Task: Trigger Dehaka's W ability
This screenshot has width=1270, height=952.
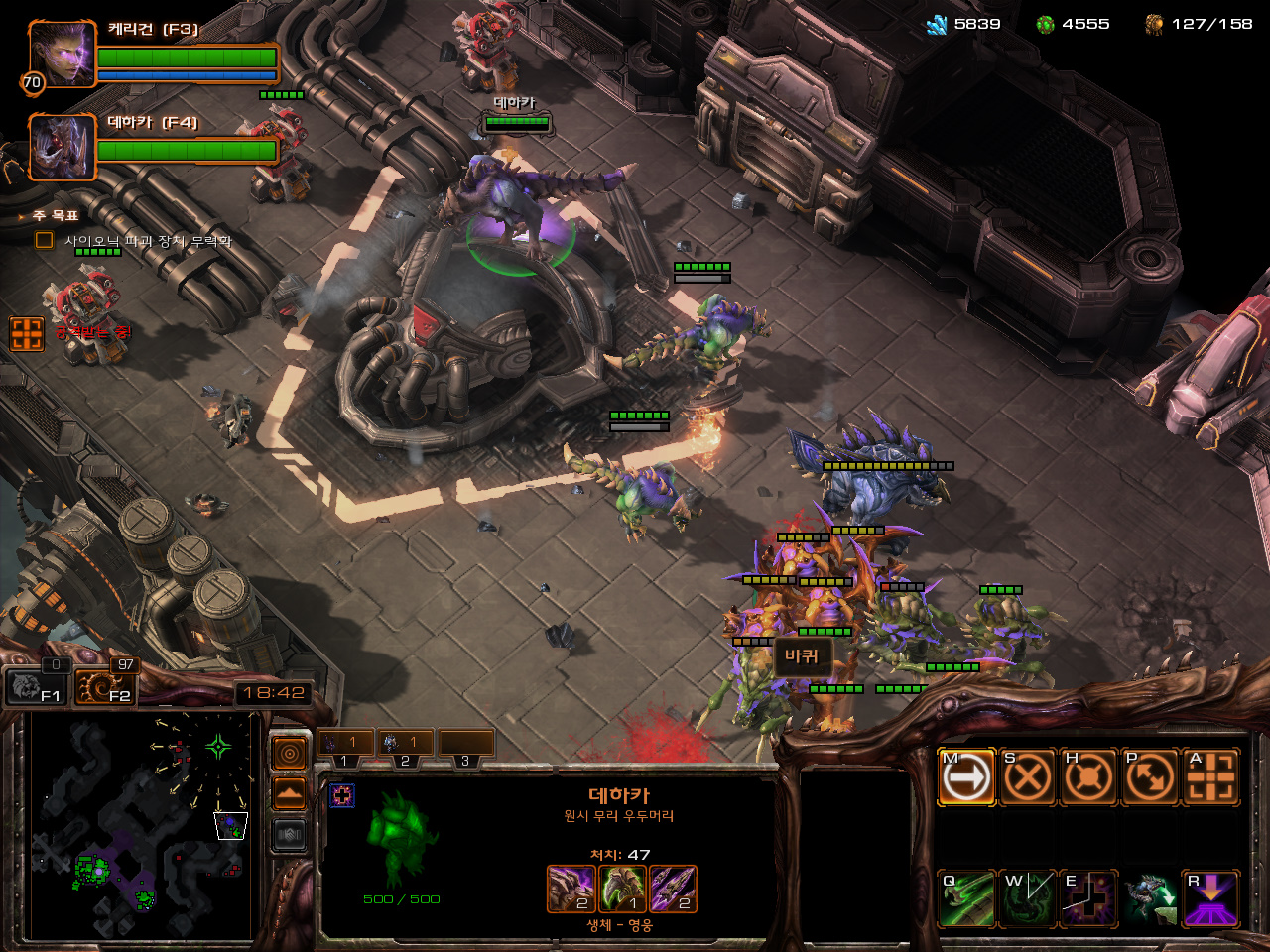Action: click(1027, 898)
